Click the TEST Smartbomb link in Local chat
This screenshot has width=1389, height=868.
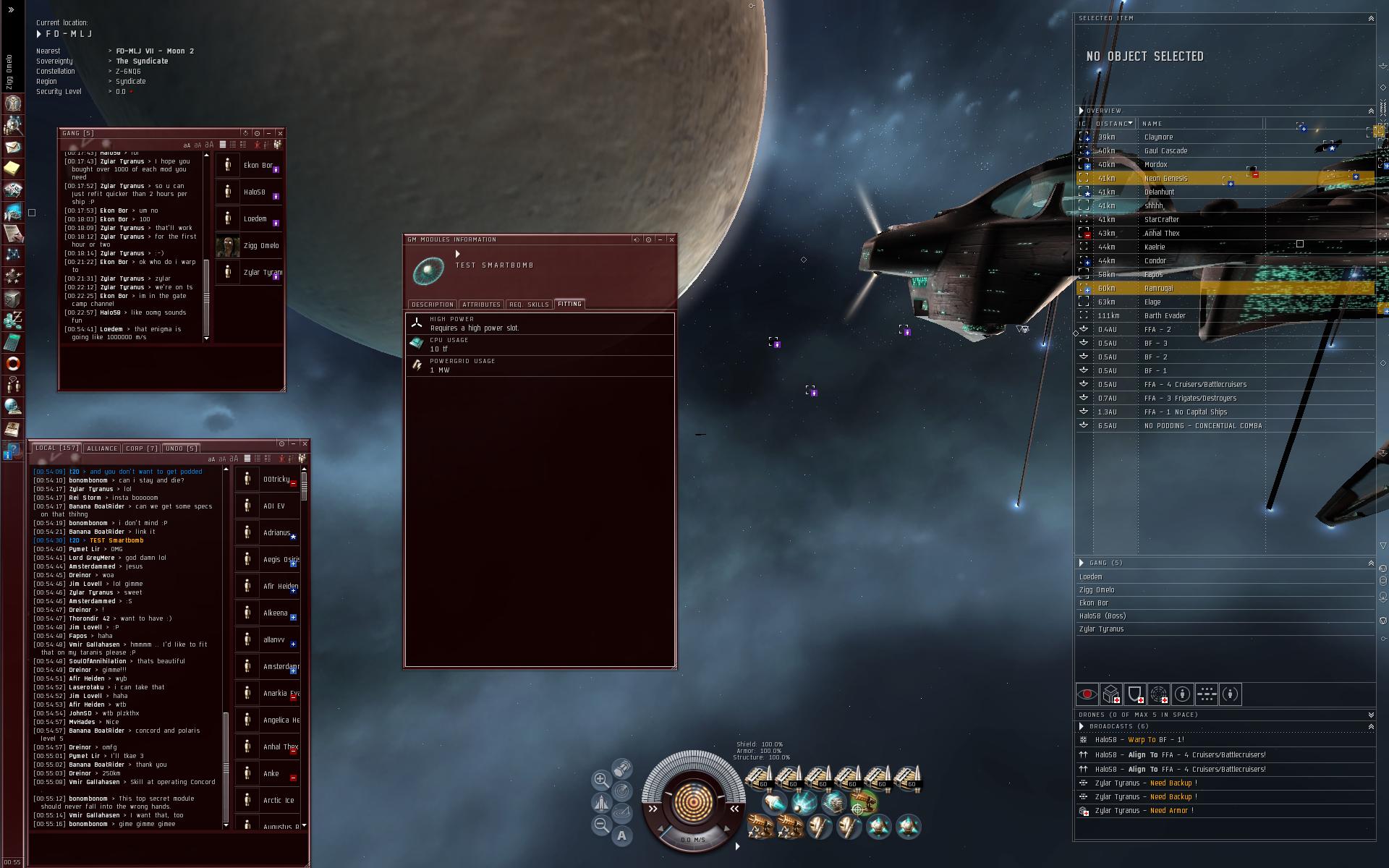point(116,540)
